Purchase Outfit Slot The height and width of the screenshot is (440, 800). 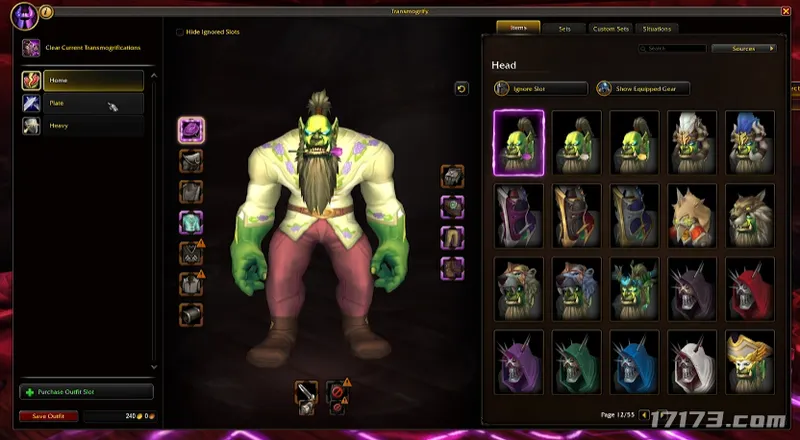[86, 392]
